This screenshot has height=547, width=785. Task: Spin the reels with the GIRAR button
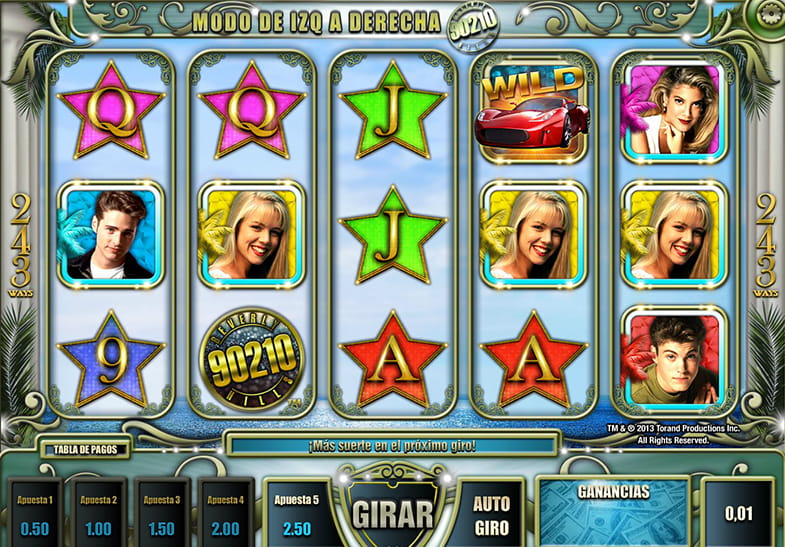point(391,511)
